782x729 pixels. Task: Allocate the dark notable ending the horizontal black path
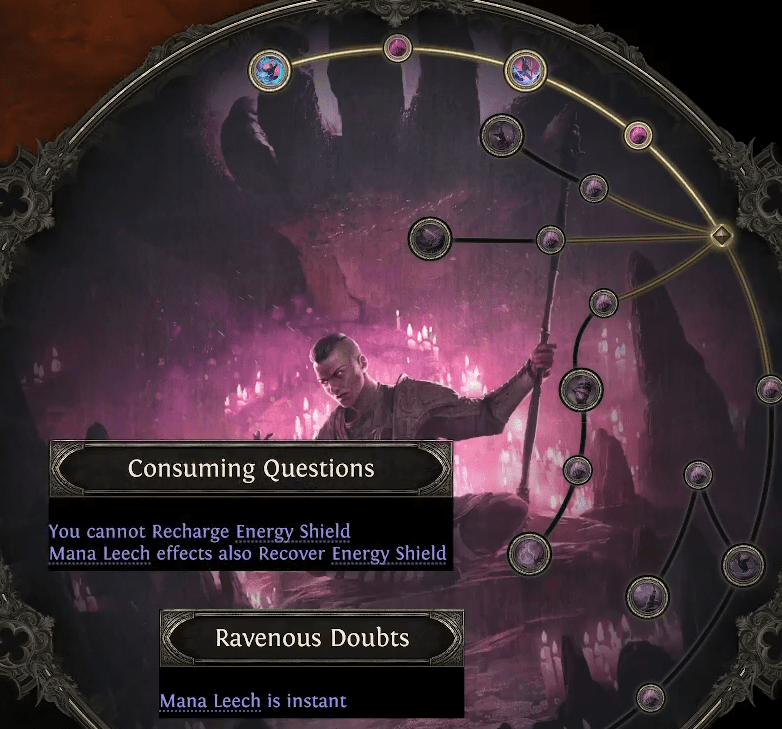(x=431, y=238)
